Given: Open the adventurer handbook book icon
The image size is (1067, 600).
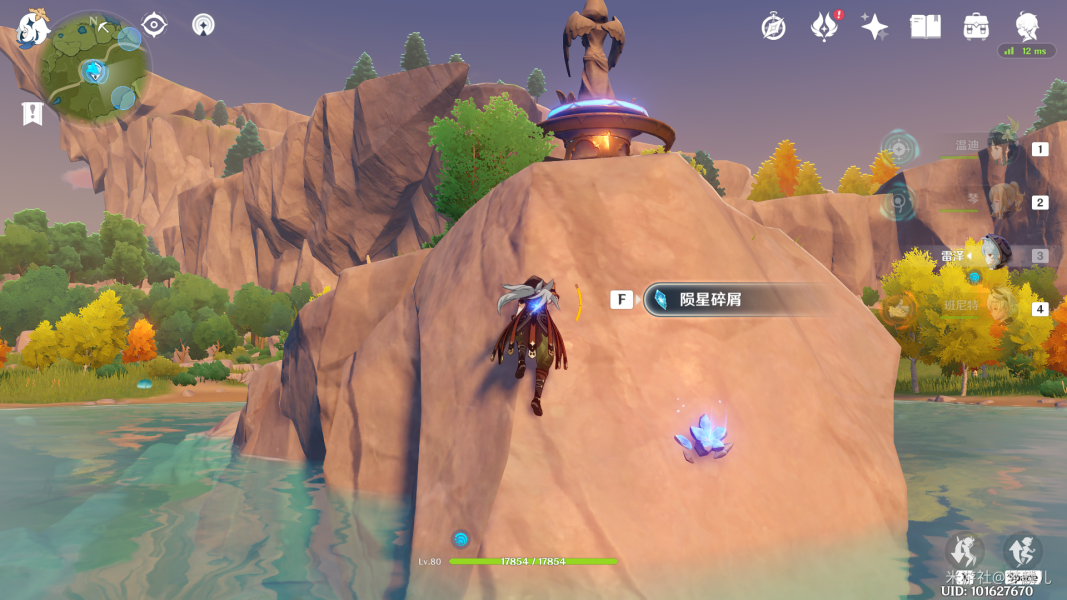Looking at the screenshot, I should tap(925, 27).
